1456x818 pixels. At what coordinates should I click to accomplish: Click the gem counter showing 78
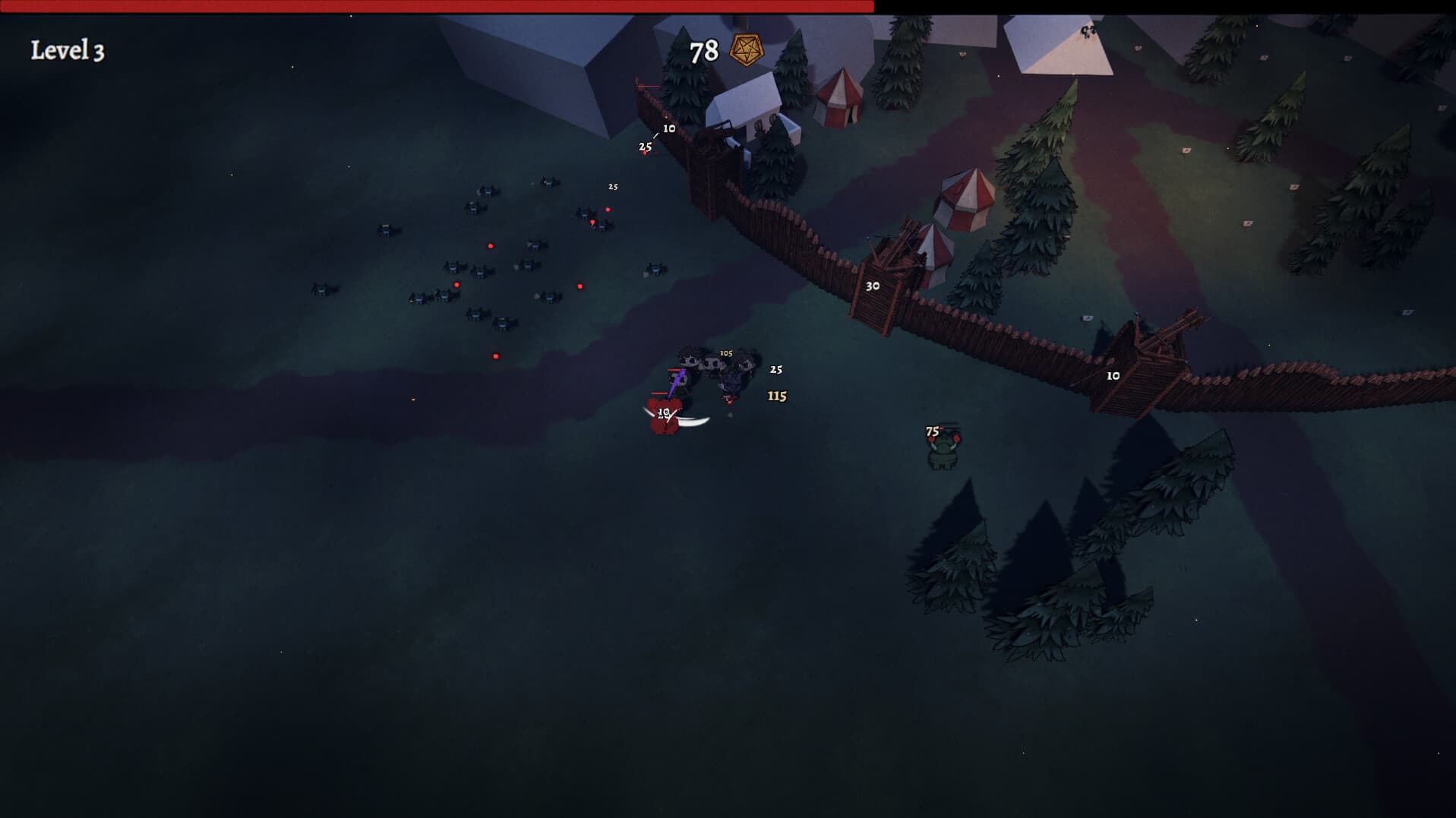703,51
